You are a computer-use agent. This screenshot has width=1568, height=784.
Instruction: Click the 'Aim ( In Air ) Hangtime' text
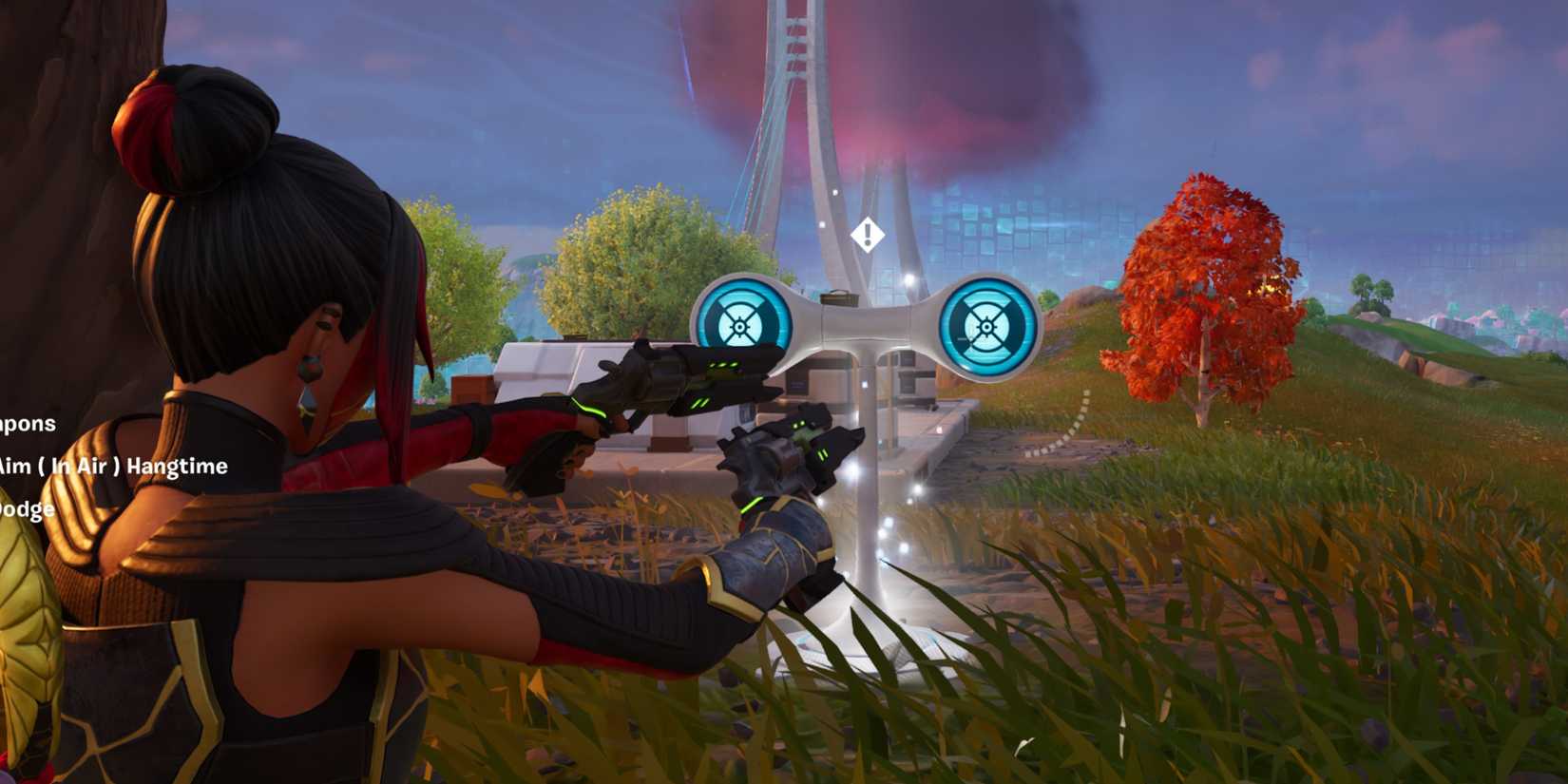pos(114,467)
